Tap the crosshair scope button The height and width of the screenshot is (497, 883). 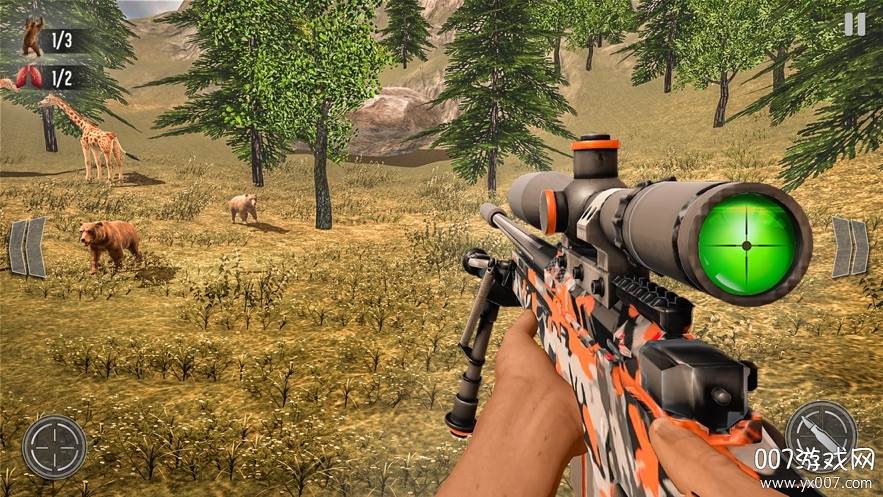tap(53, 446)
